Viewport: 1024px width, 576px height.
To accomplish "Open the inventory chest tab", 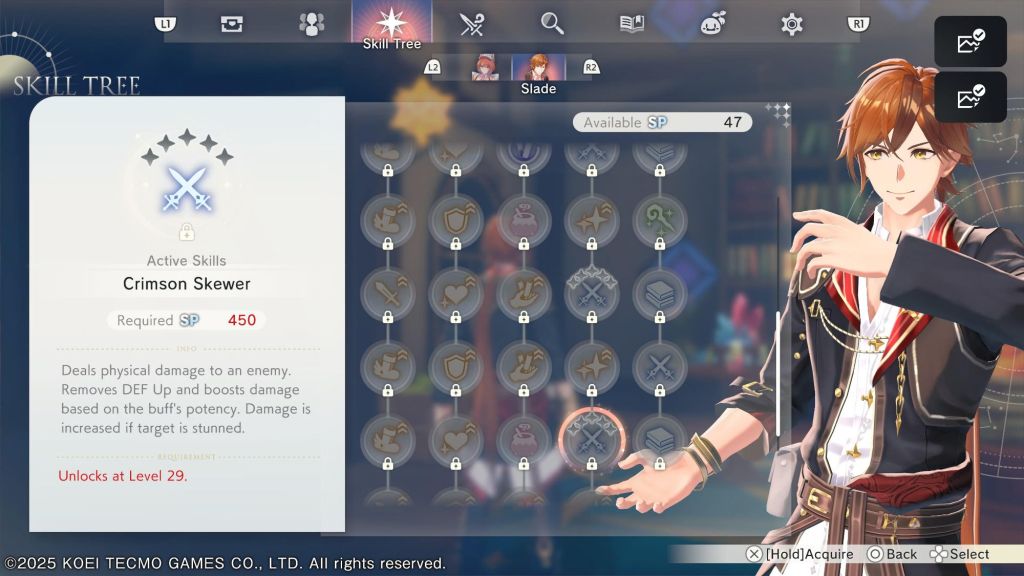I will tap(231, 24).
